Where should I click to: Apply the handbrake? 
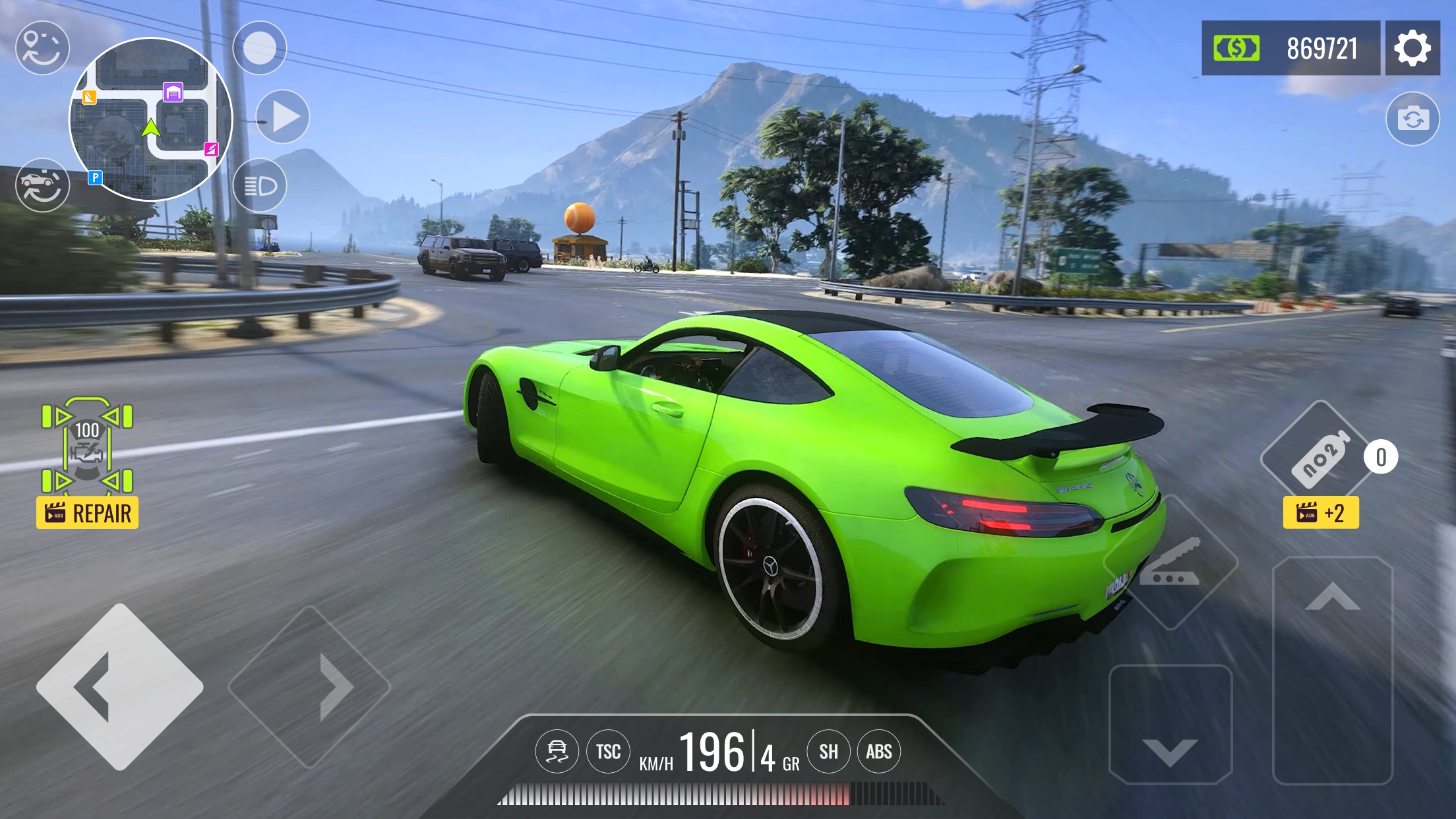click(x=1170, y=562)
